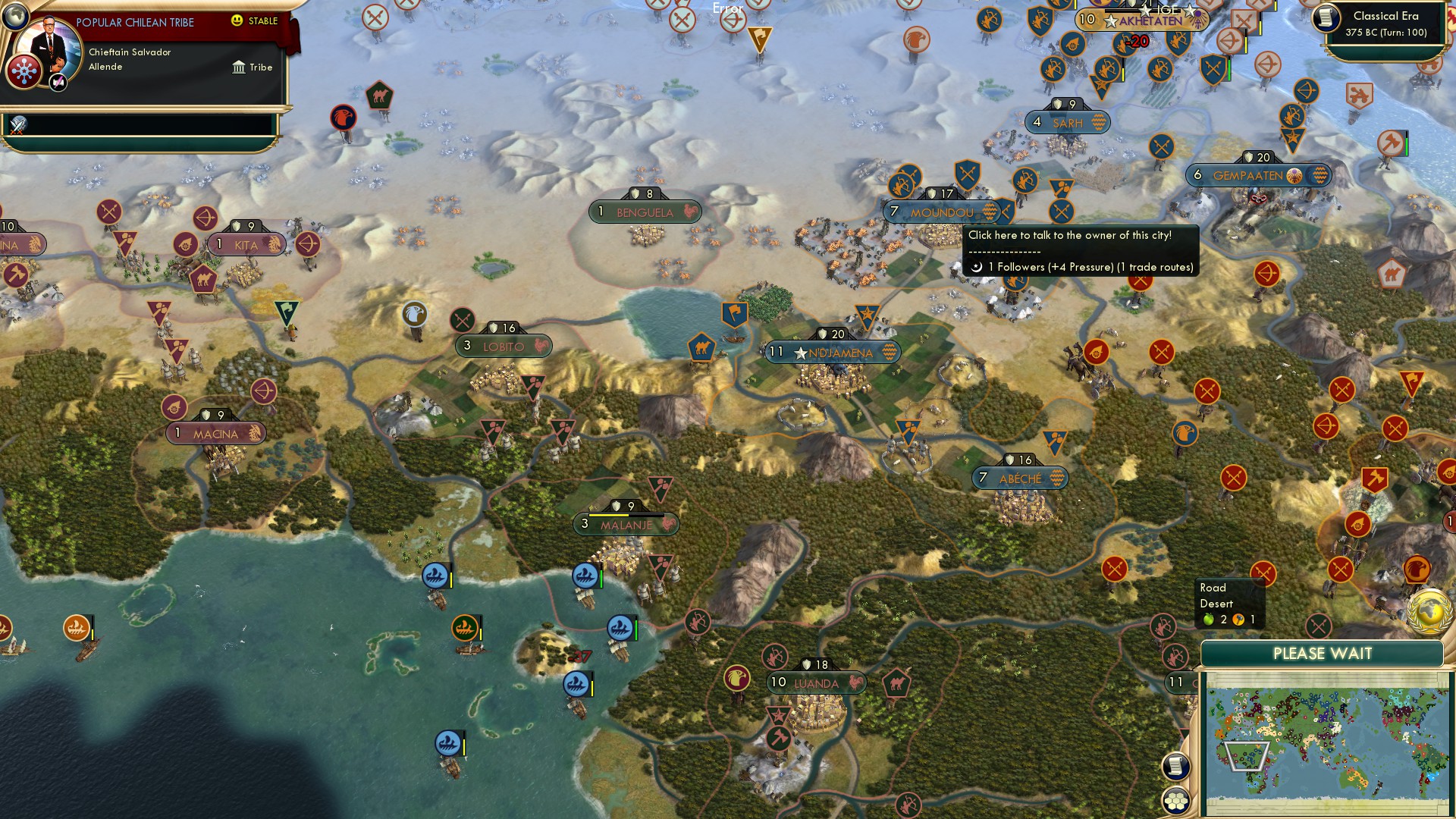Click the globe icon above the leader portrait
The image size is (1456, 819).
[x=16, y=17]
